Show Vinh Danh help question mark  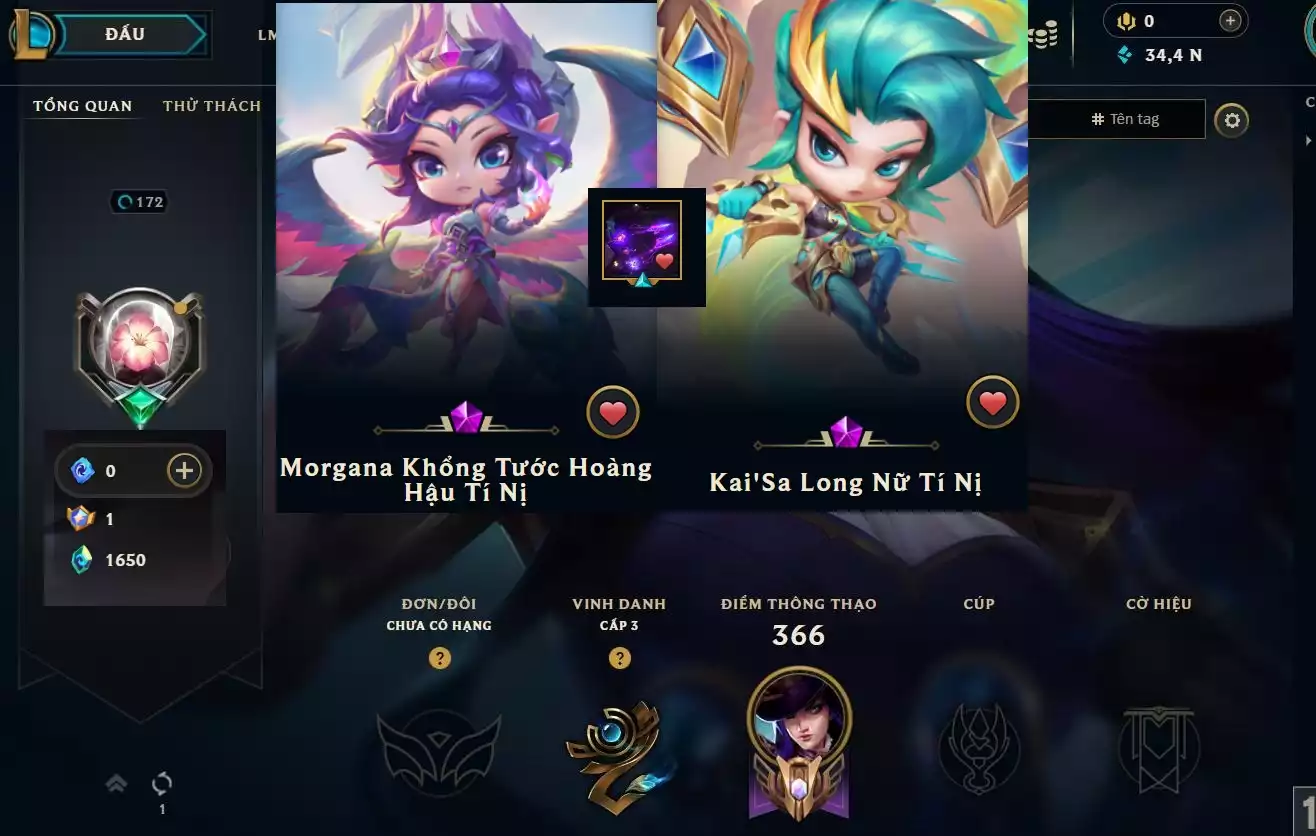point(620,658)
